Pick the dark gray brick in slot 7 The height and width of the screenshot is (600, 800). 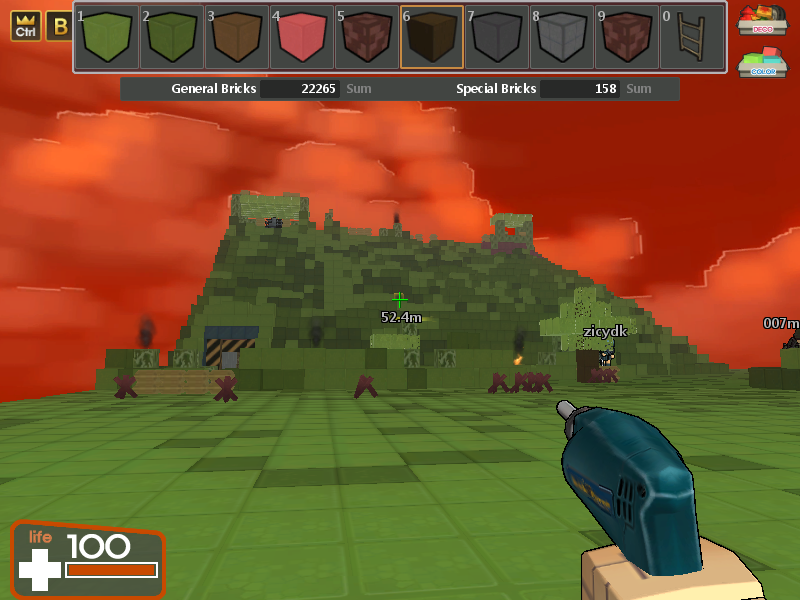point(496,37)
